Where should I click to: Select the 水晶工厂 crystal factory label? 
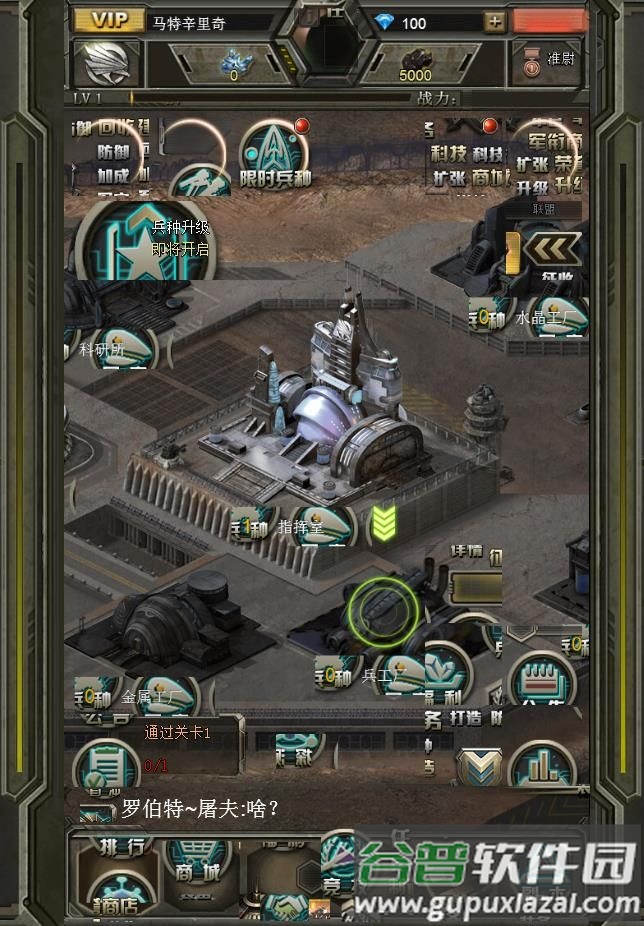pos(544,319)
